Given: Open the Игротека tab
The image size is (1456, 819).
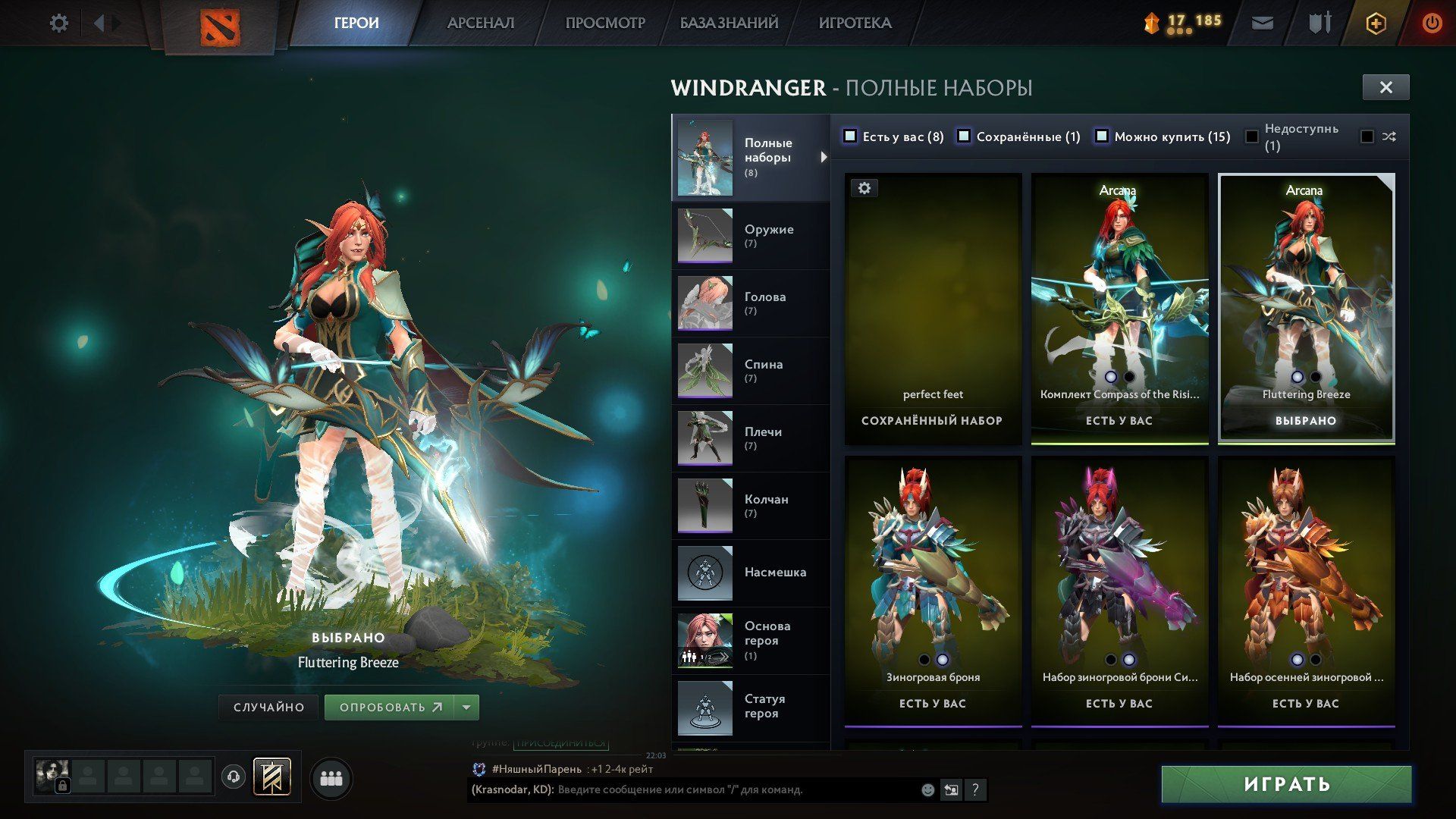Looking at the screenshot, I should click(855, 24).
